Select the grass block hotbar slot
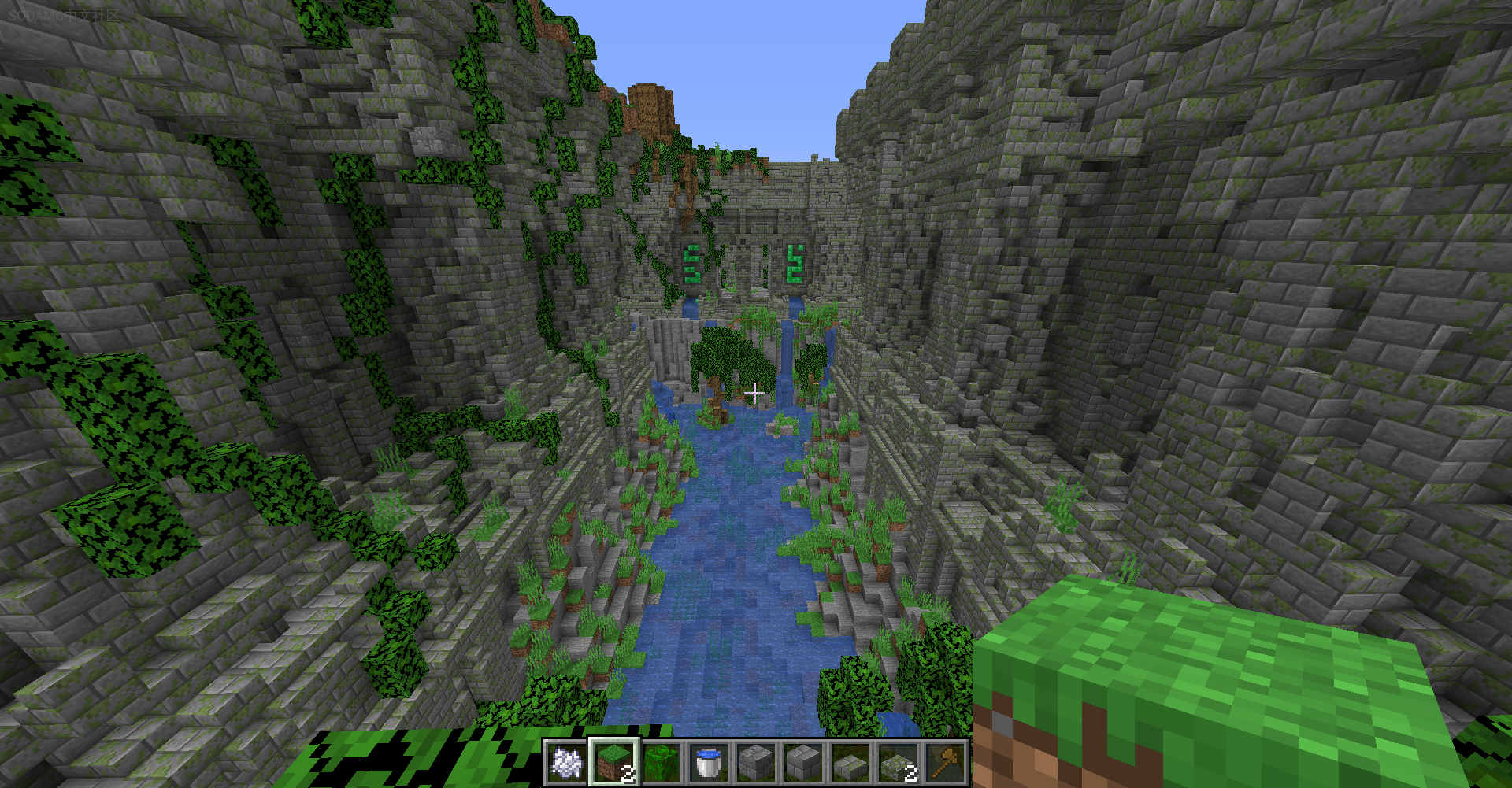Image resolution: width=1512 pixels, height=788 pixels. click(x=614, y=762)
